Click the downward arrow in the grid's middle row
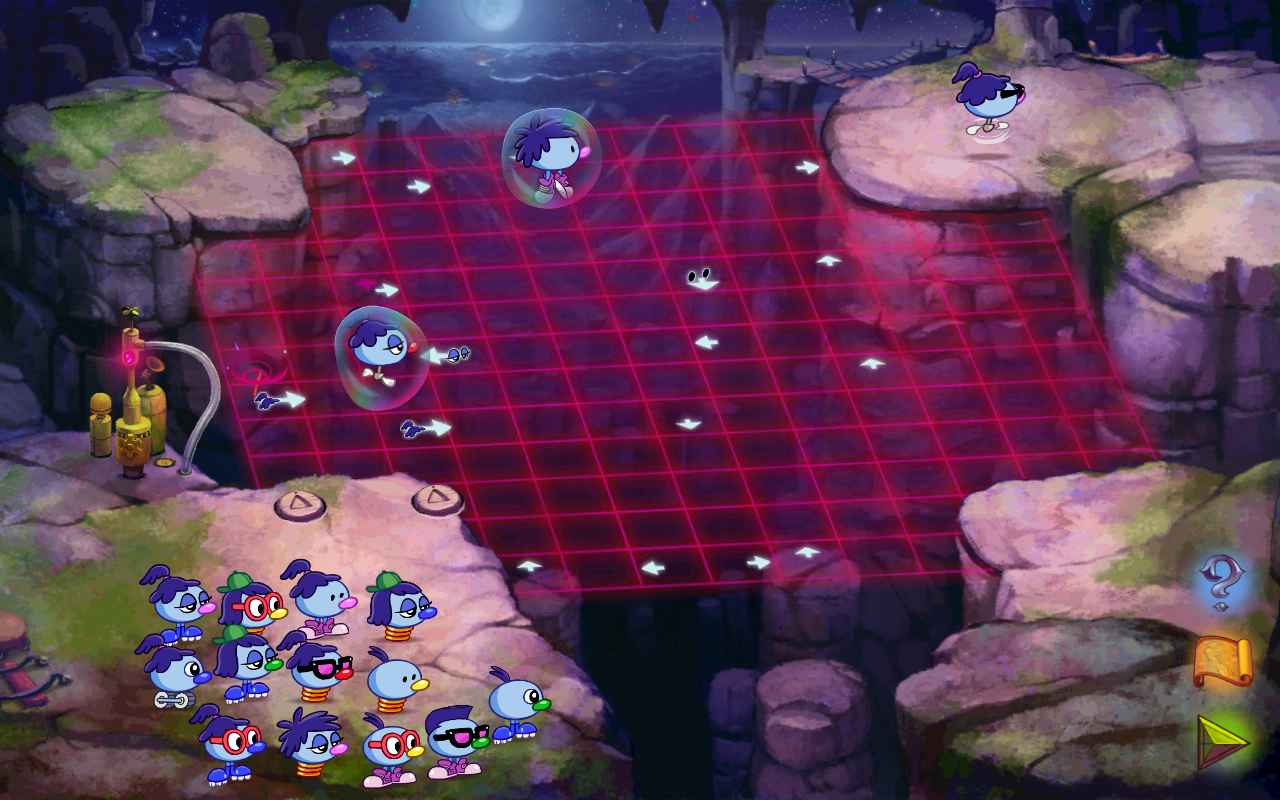 (x=688, y=423)
